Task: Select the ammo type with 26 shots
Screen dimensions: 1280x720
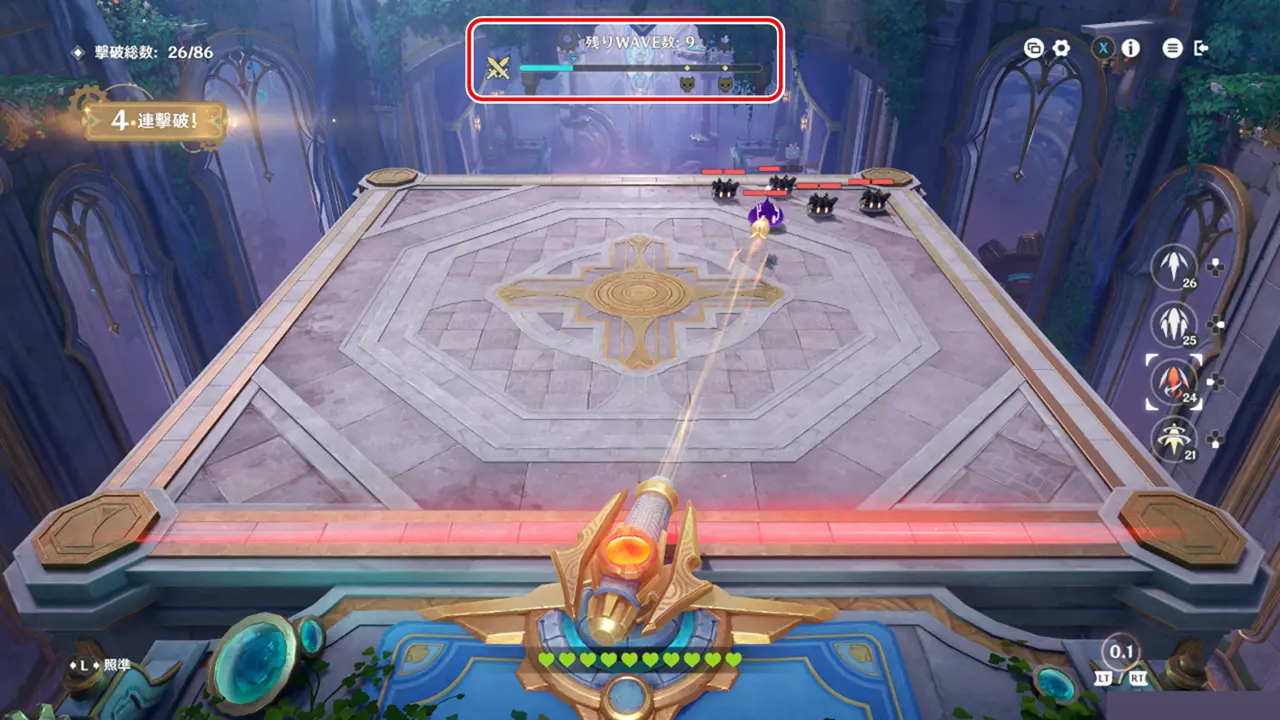Action: 1174,267
